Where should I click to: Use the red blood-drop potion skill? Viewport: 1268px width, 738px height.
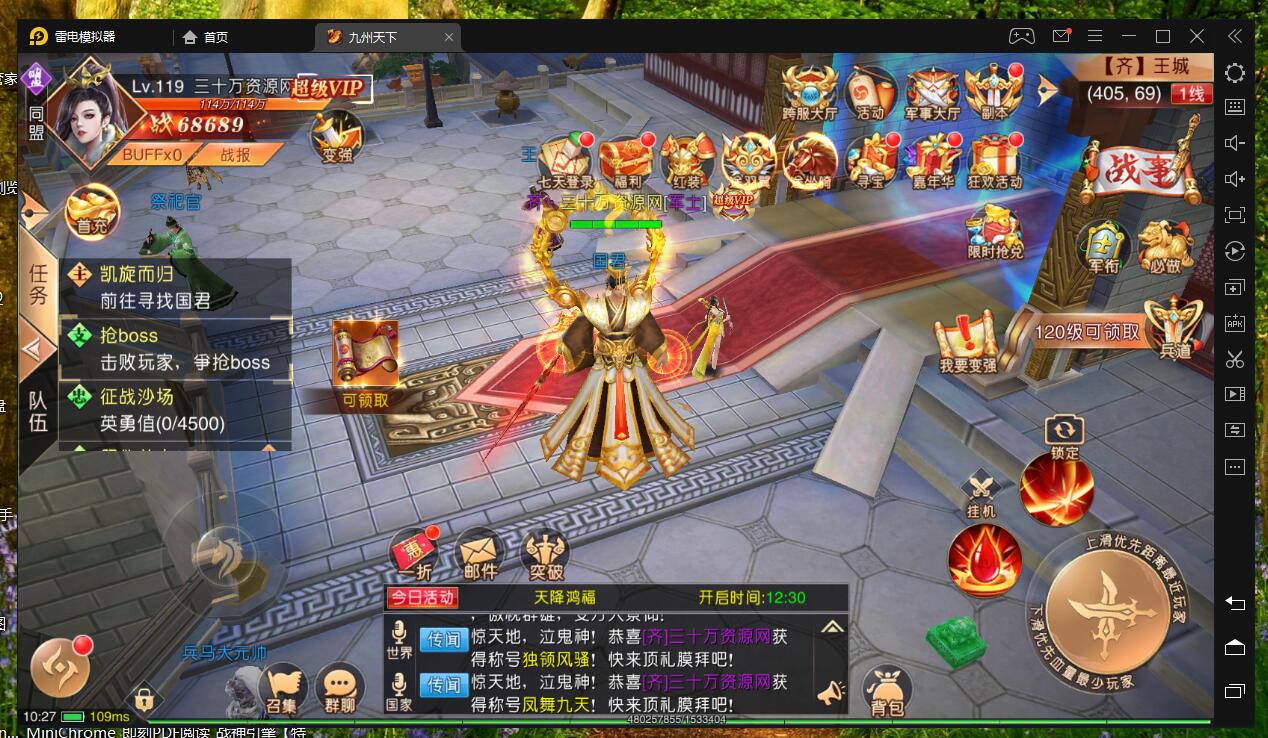[x=984, y=559]
